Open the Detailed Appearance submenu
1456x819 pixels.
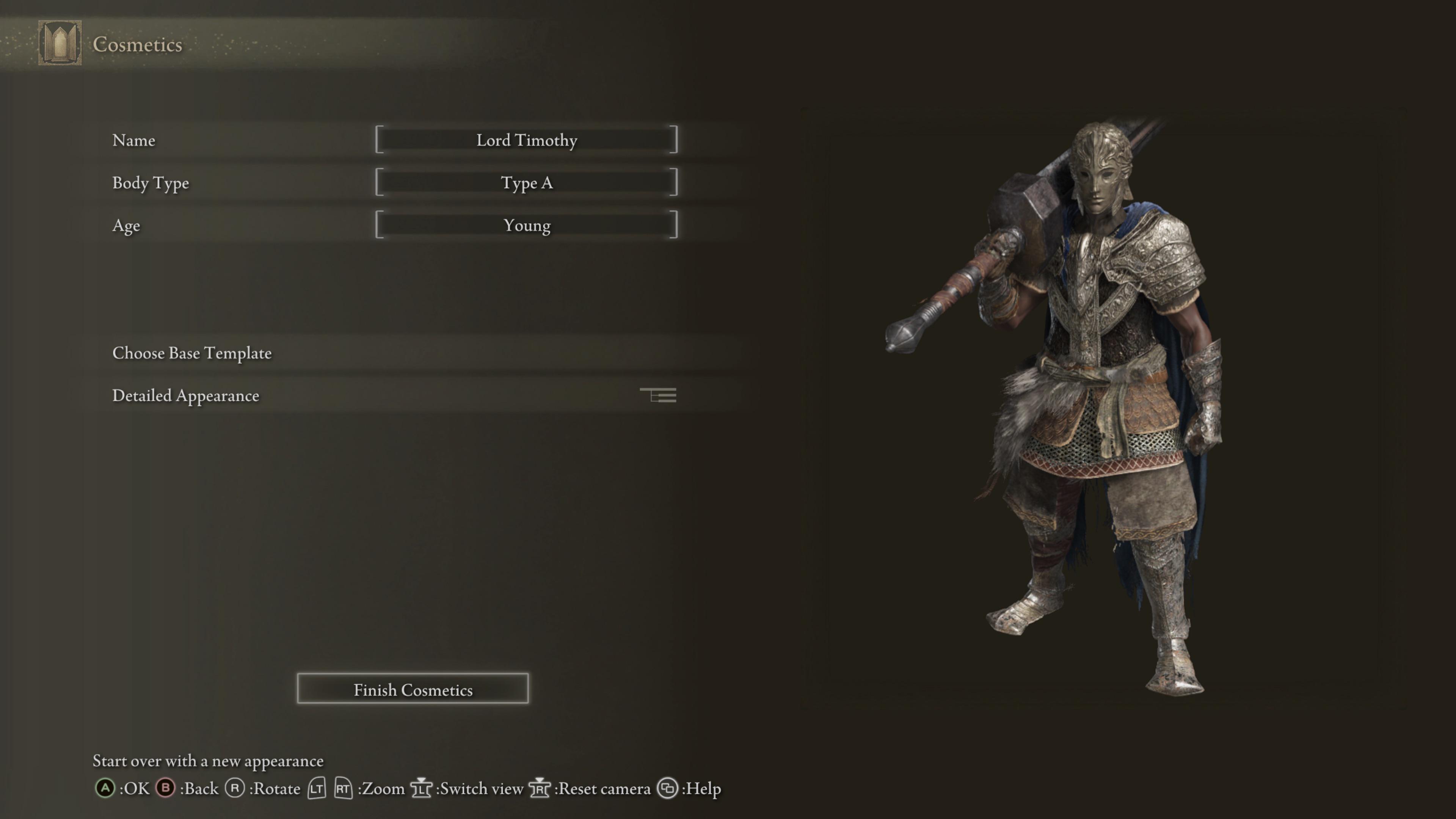coord(185,395)
